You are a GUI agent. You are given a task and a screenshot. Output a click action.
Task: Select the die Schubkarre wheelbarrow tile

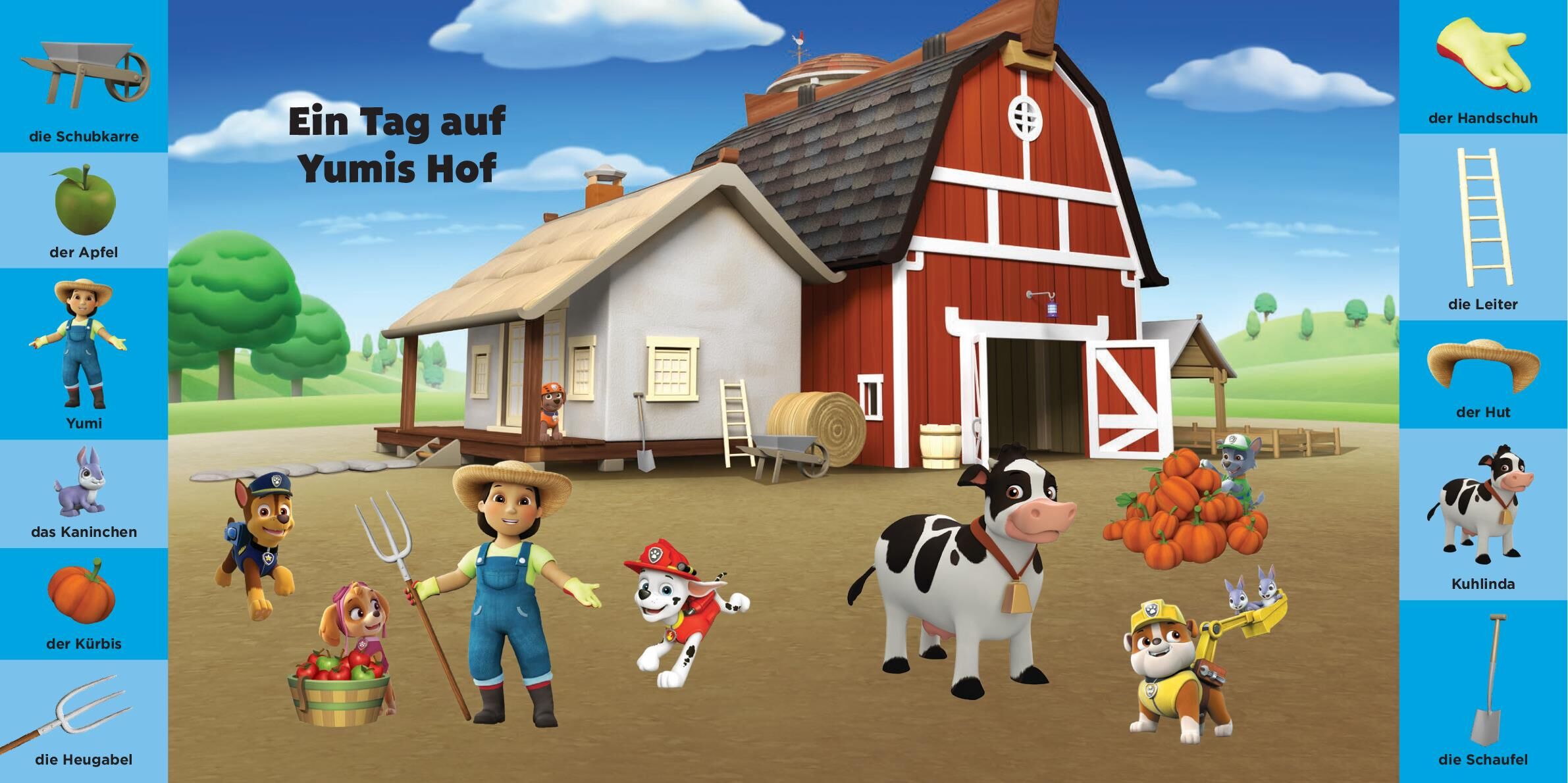click(84, 76)
